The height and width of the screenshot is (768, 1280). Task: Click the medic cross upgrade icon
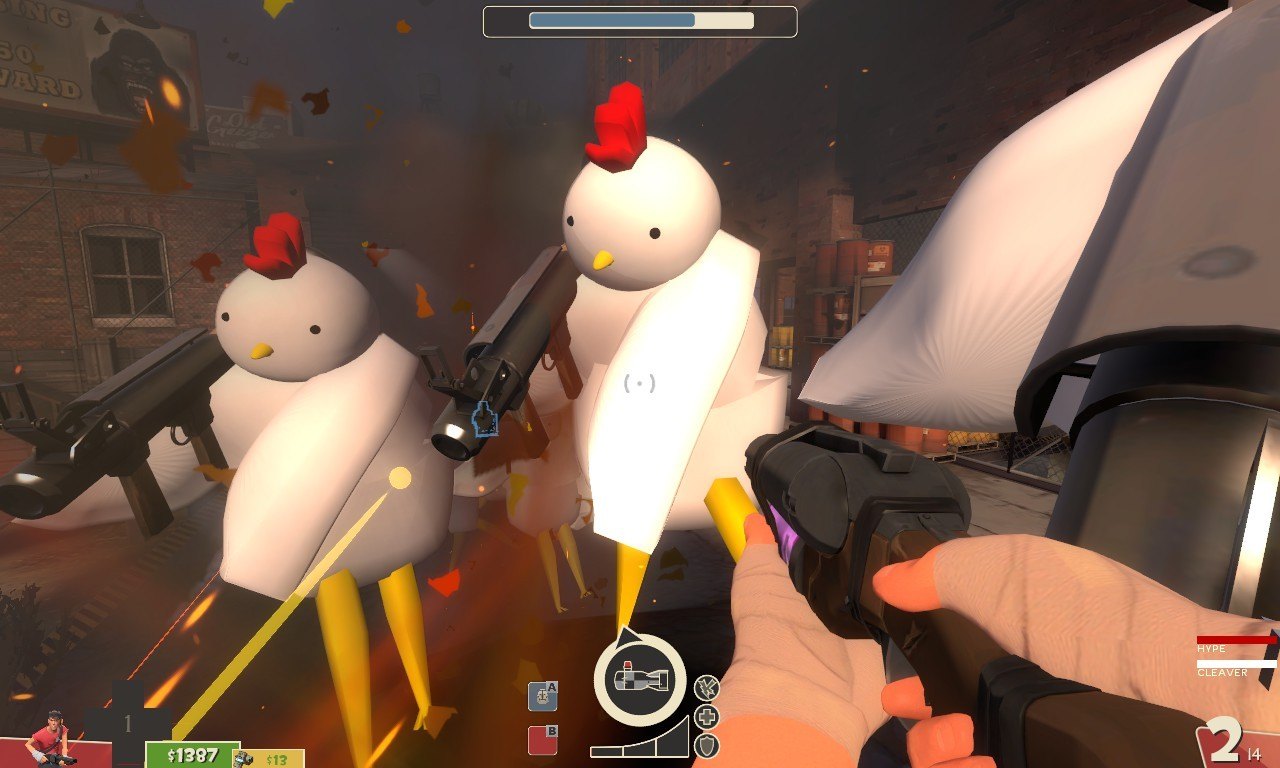(706, 717)
